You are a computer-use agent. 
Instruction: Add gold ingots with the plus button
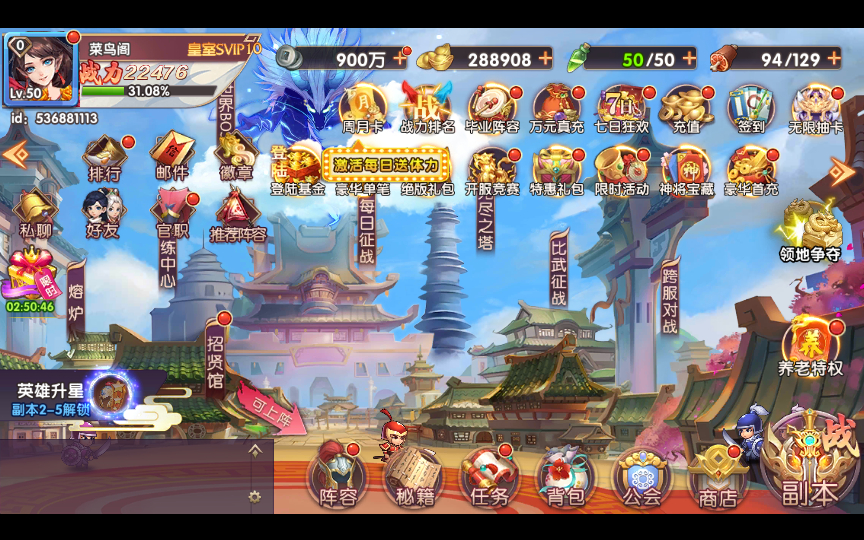[545, 59]
